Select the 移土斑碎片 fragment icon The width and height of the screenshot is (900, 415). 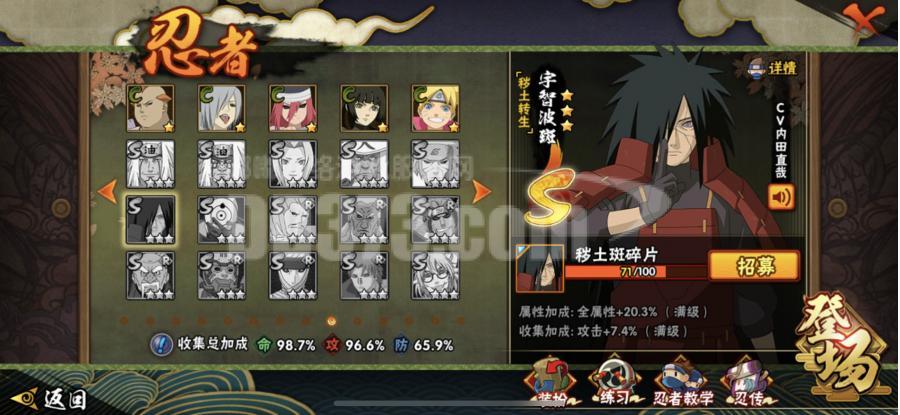coord(539,266)
